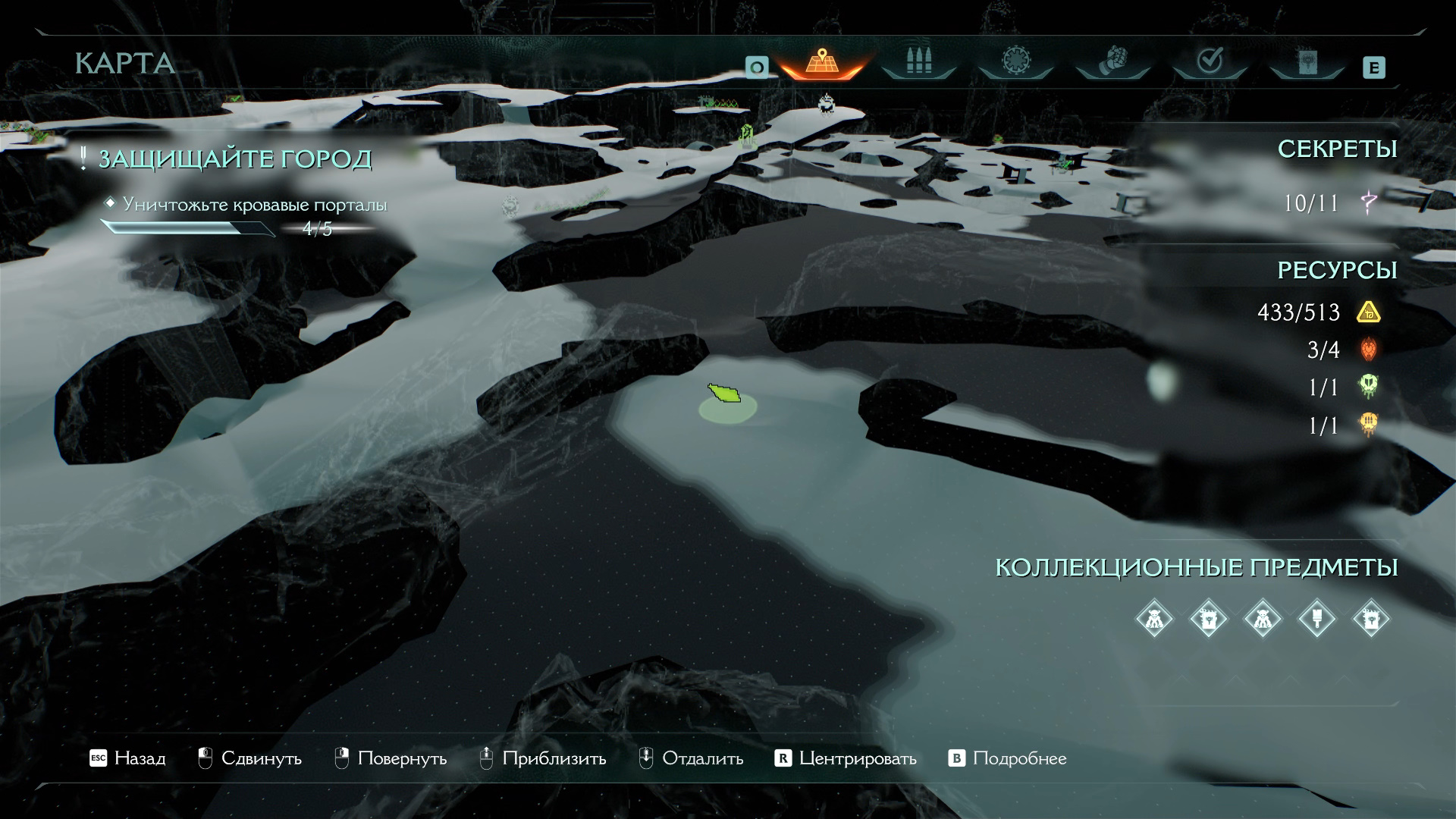
Task: Open the gear-shaped rune tab
Action: point(1015,62)
